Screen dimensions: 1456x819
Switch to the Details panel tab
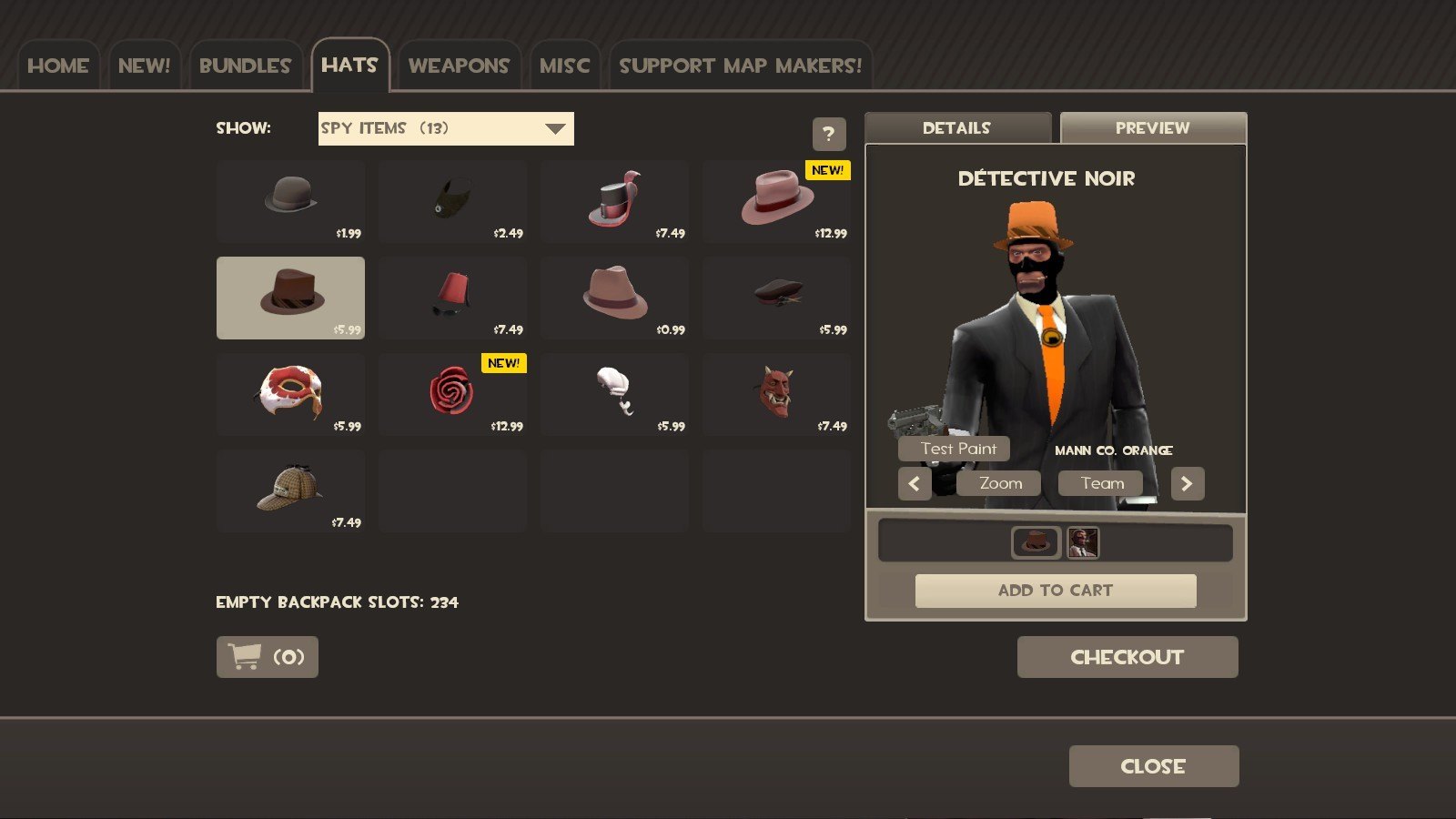pyautogui.click(x=956, y=128)
